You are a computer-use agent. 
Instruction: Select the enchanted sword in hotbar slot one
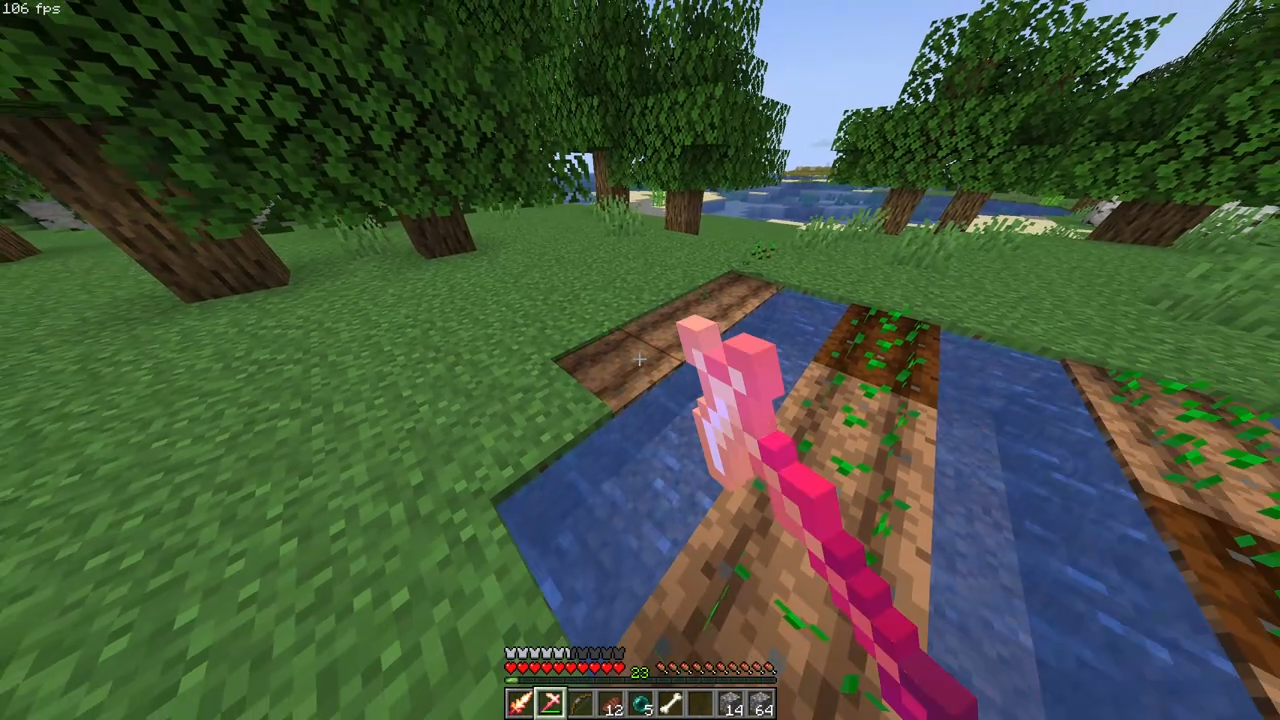(519, 703)
